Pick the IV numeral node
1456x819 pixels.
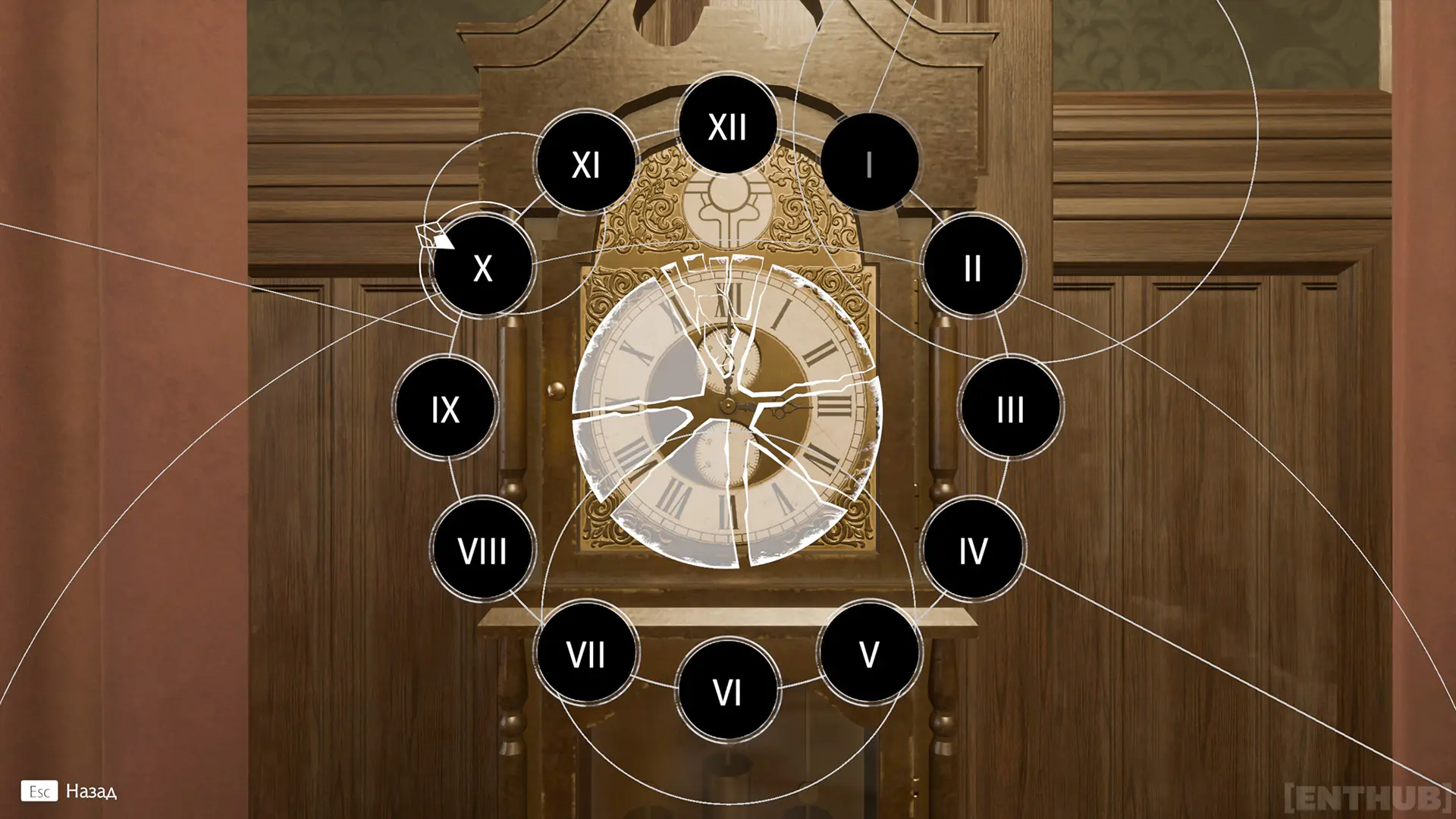pyautogui.click(x=974, y=548)
